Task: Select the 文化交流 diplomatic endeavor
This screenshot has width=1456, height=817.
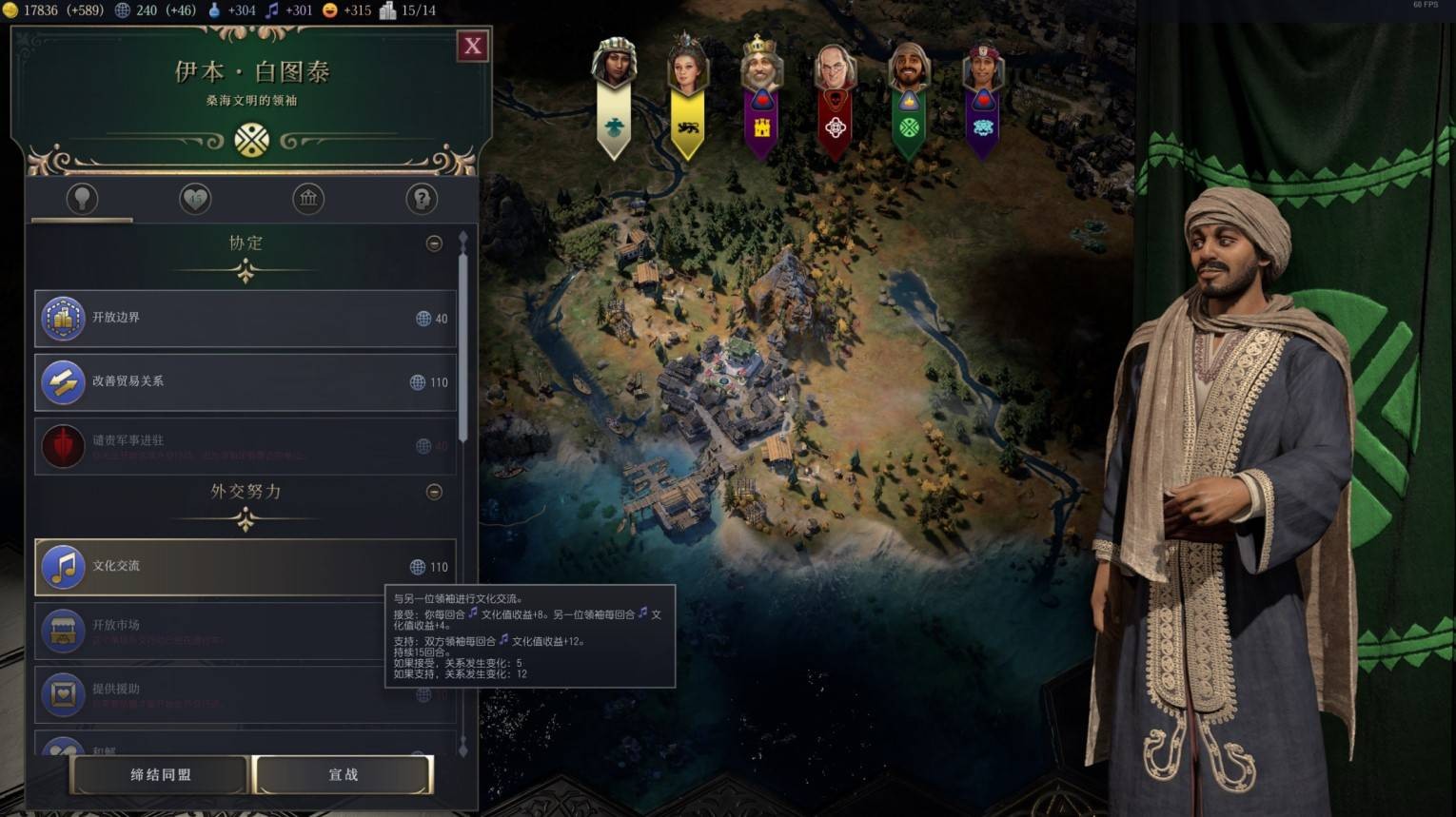Action: click(x=246, y=567)
